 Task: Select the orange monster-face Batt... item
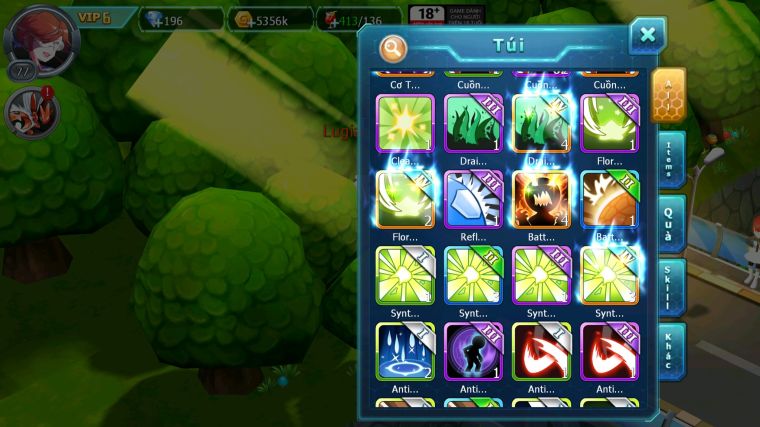click(541, 200)
